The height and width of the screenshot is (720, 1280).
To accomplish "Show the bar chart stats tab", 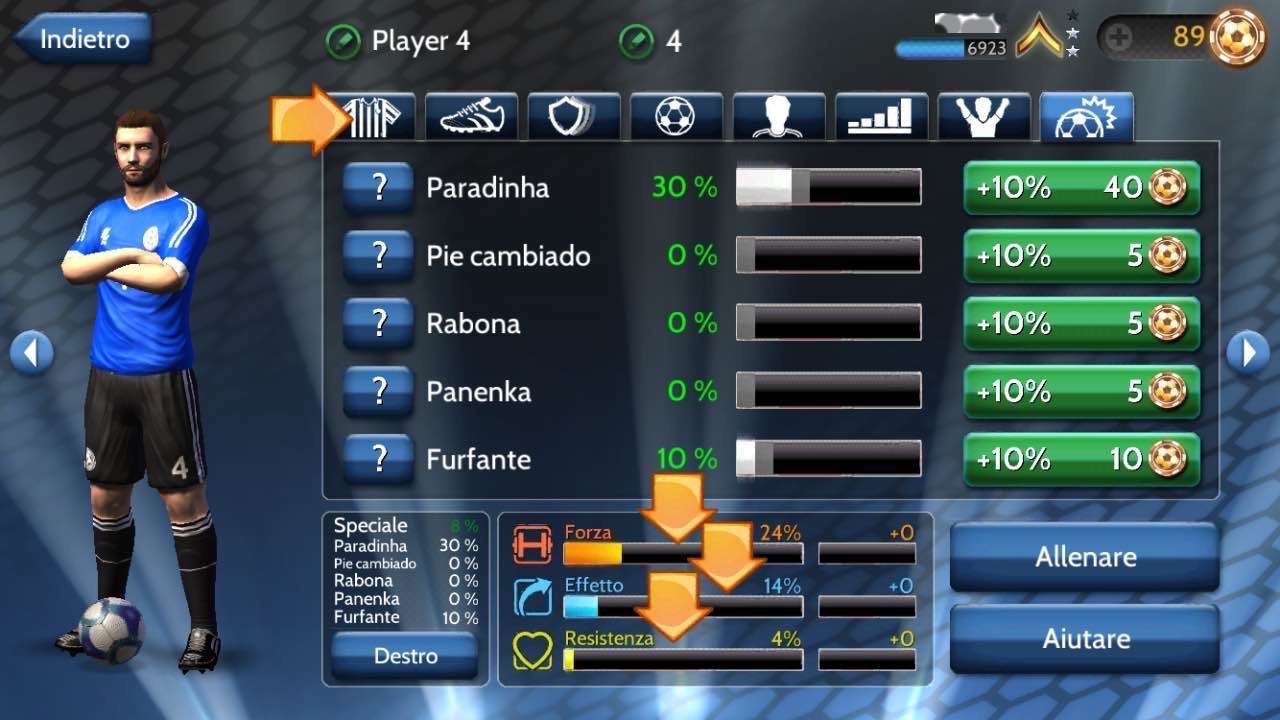I will [x=881, y=117].
